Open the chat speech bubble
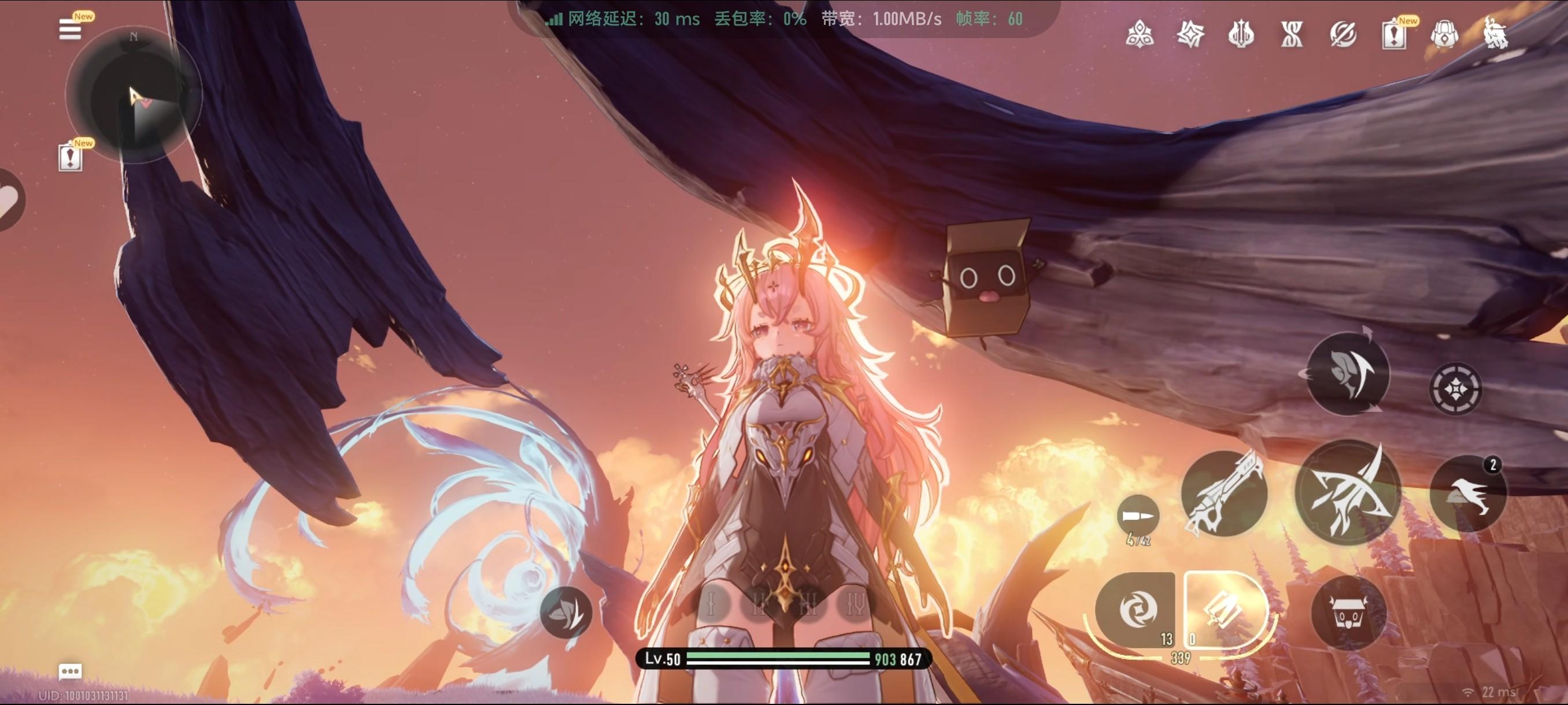The height and width of the screenshot is (705, 1568). [x=70, y=671]
